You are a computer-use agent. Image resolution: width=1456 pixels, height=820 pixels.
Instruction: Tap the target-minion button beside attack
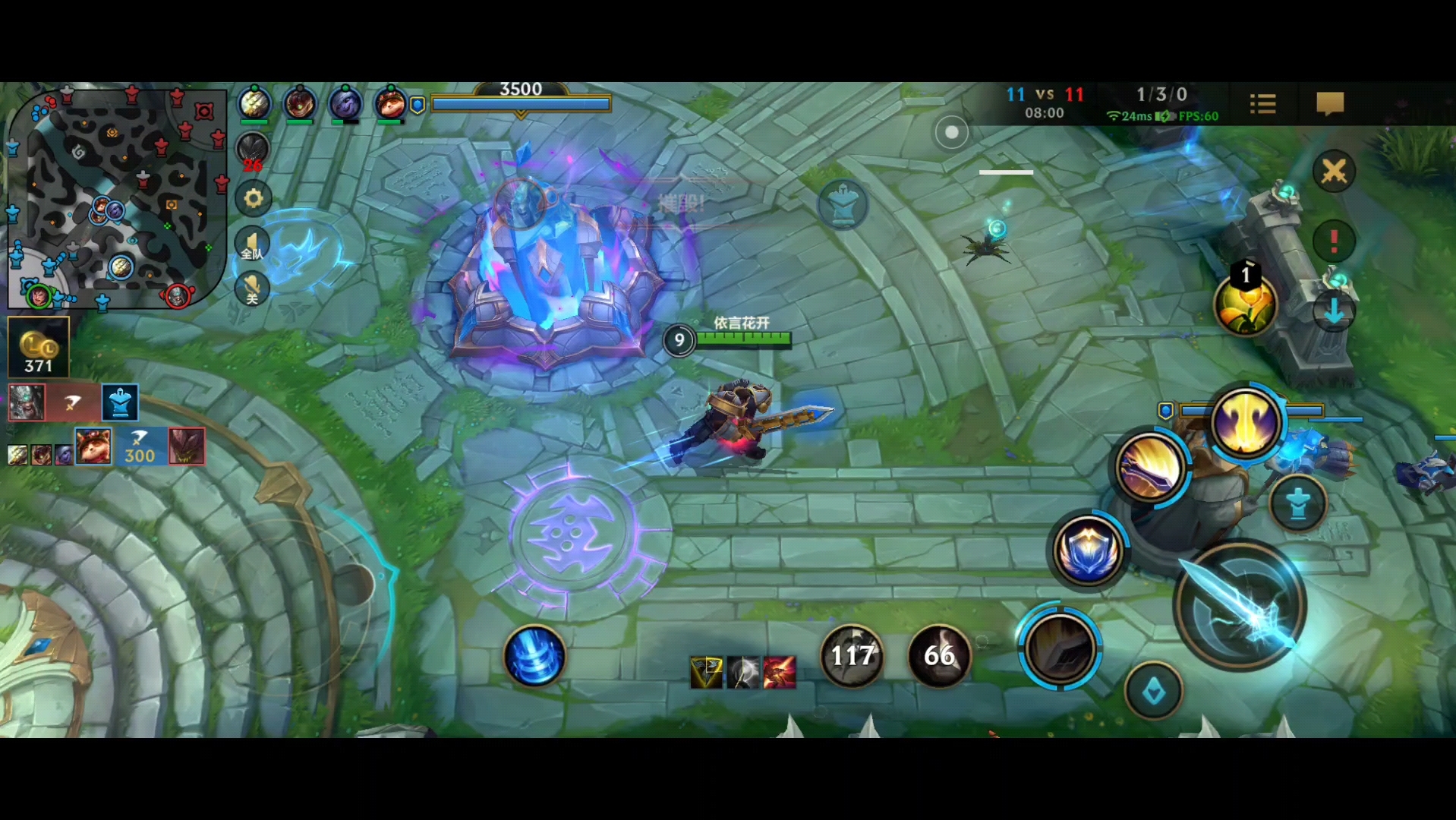(x=1297, y=503)
